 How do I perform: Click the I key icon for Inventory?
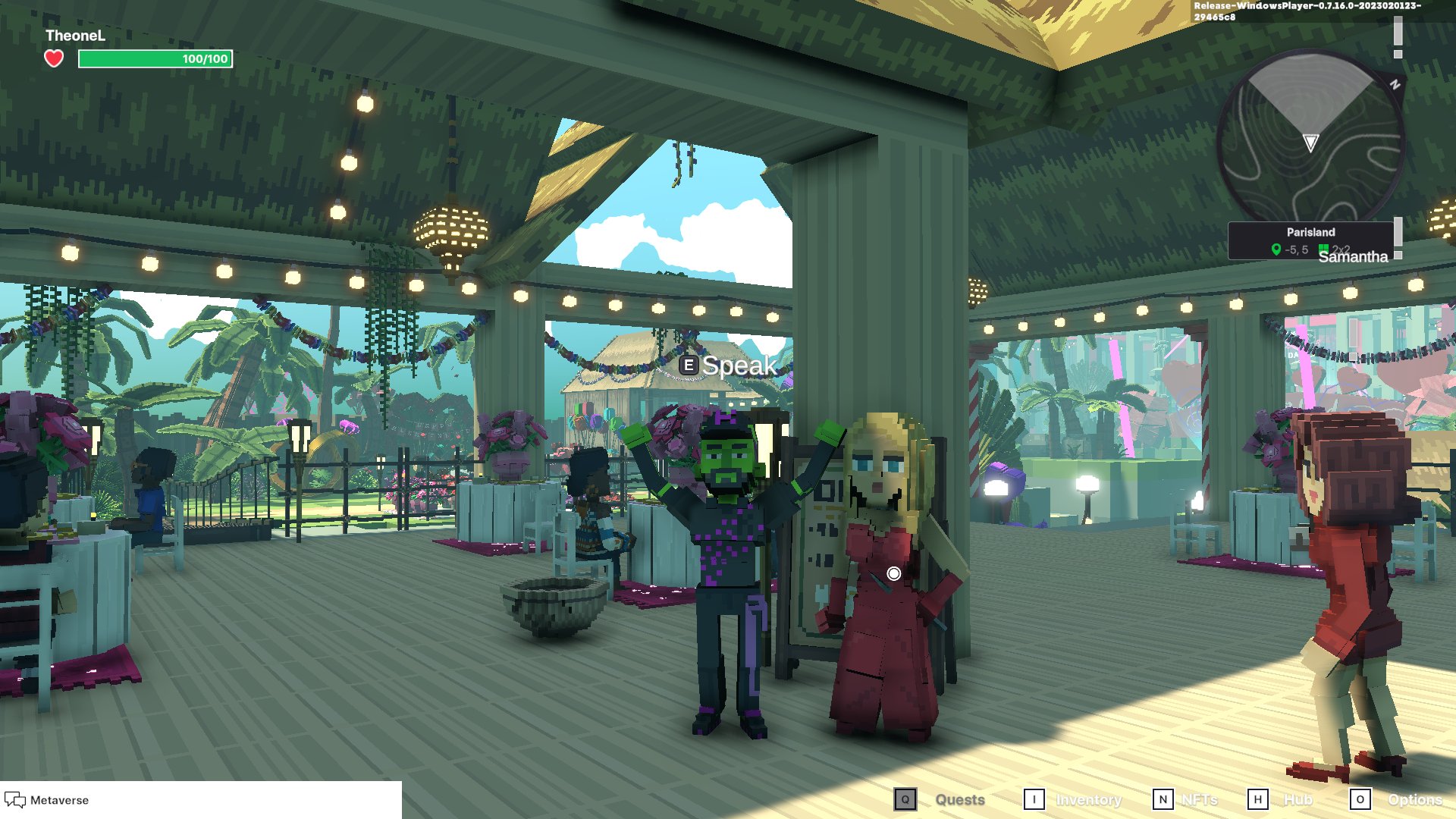coord(1033,799)
